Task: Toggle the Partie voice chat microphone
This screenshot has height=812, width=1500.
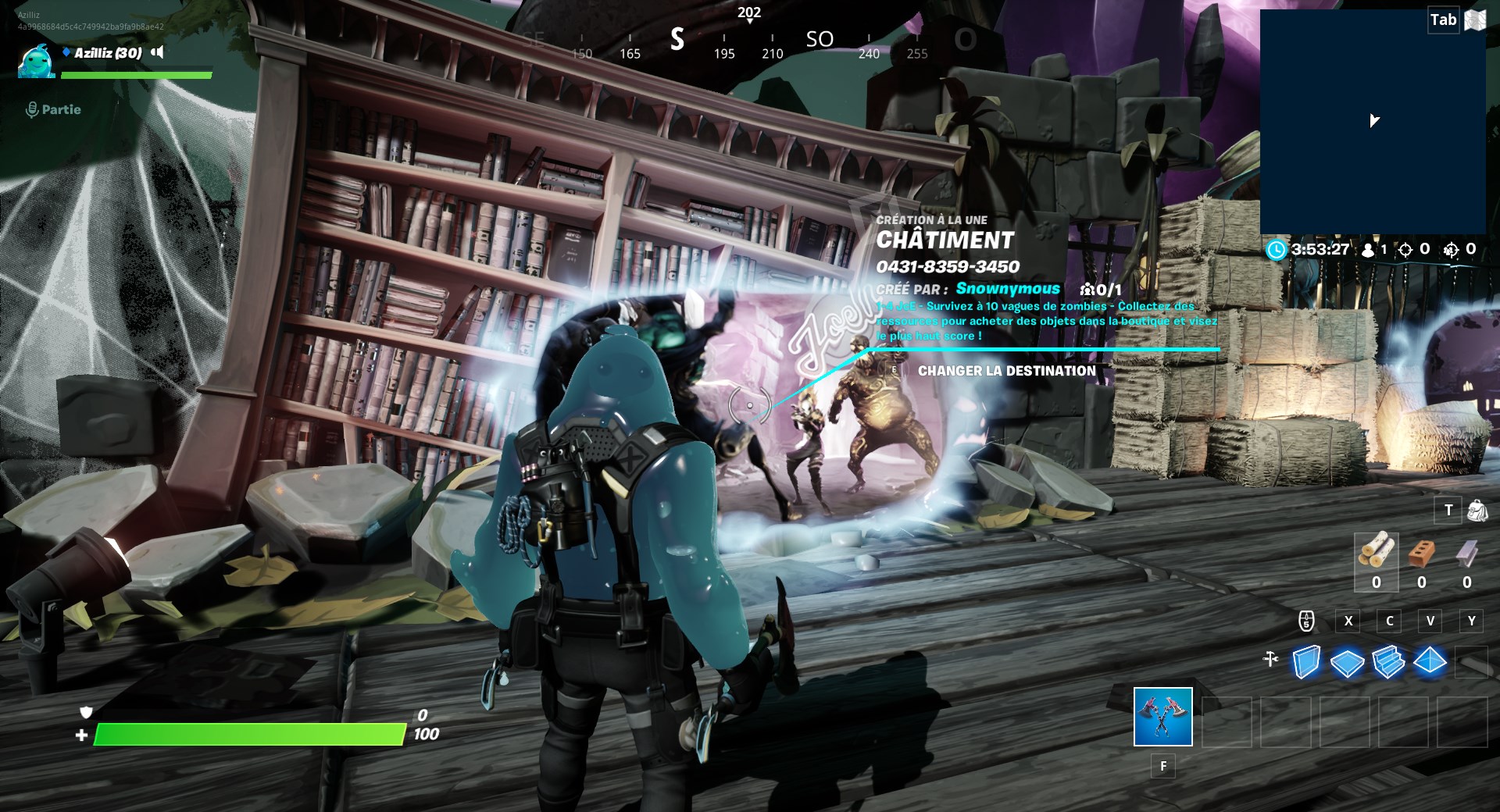Action: (32, 109)
